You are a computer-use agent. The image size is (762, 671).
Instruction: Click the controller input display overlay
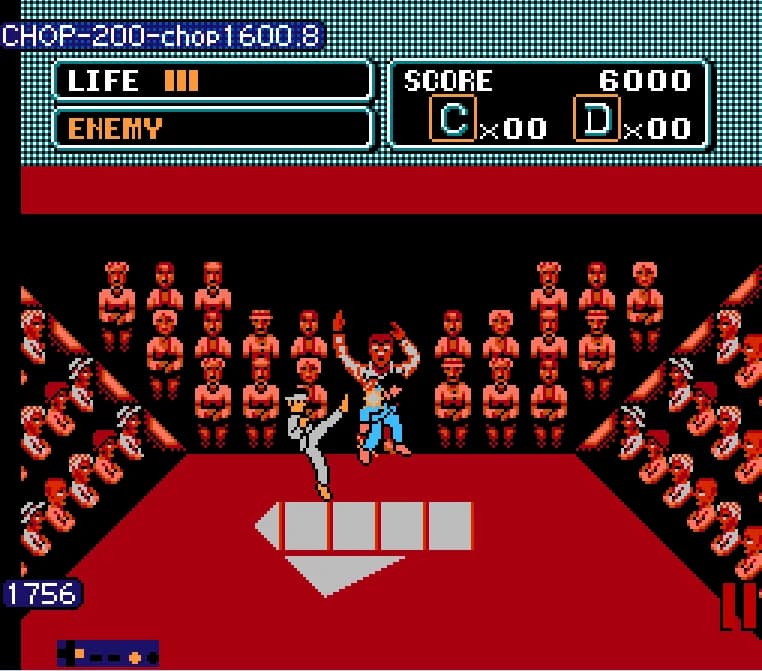click(108, 655)
